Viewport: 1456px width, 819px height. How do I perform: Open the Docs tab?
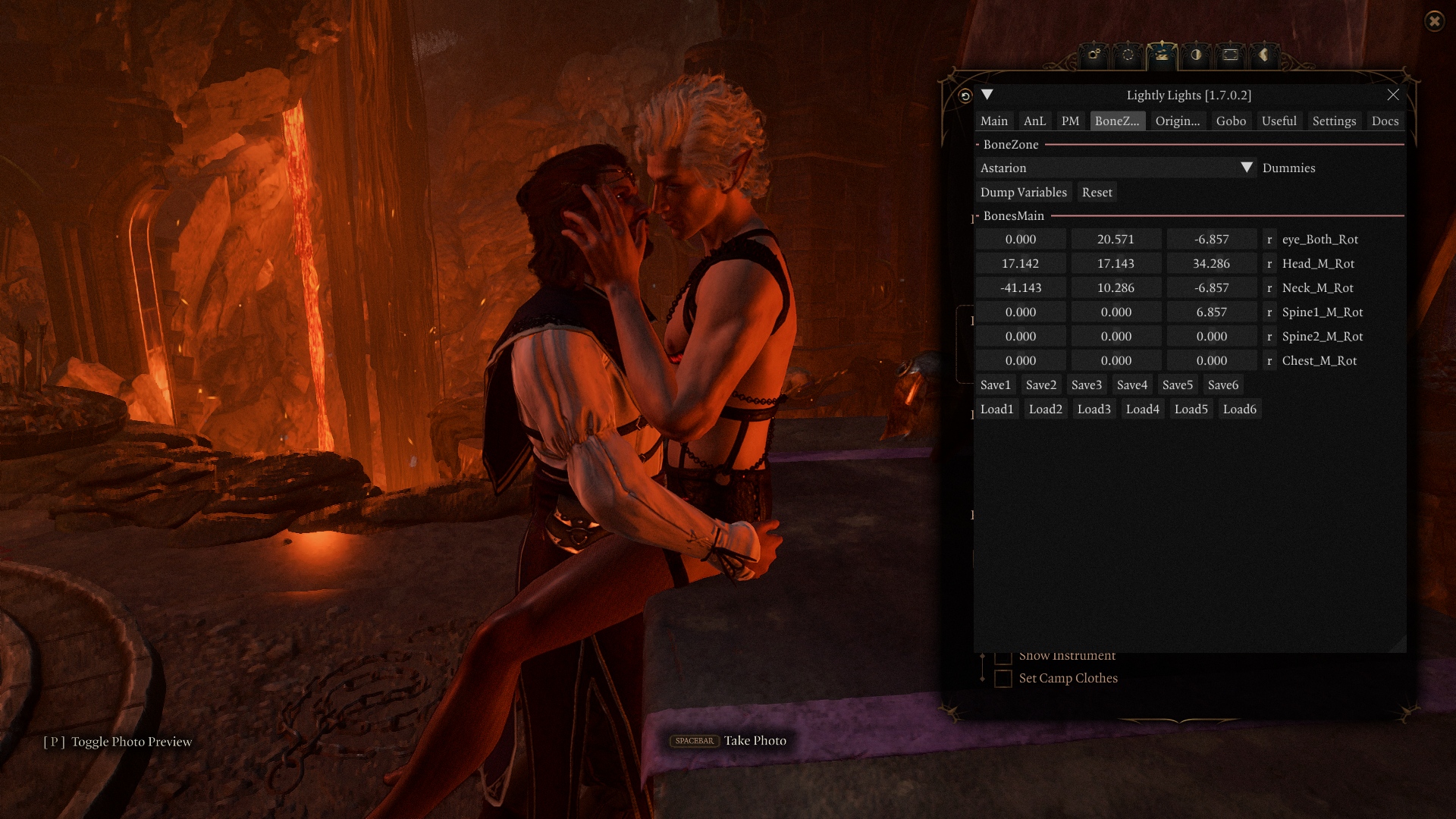click(x=1385, y=121)
